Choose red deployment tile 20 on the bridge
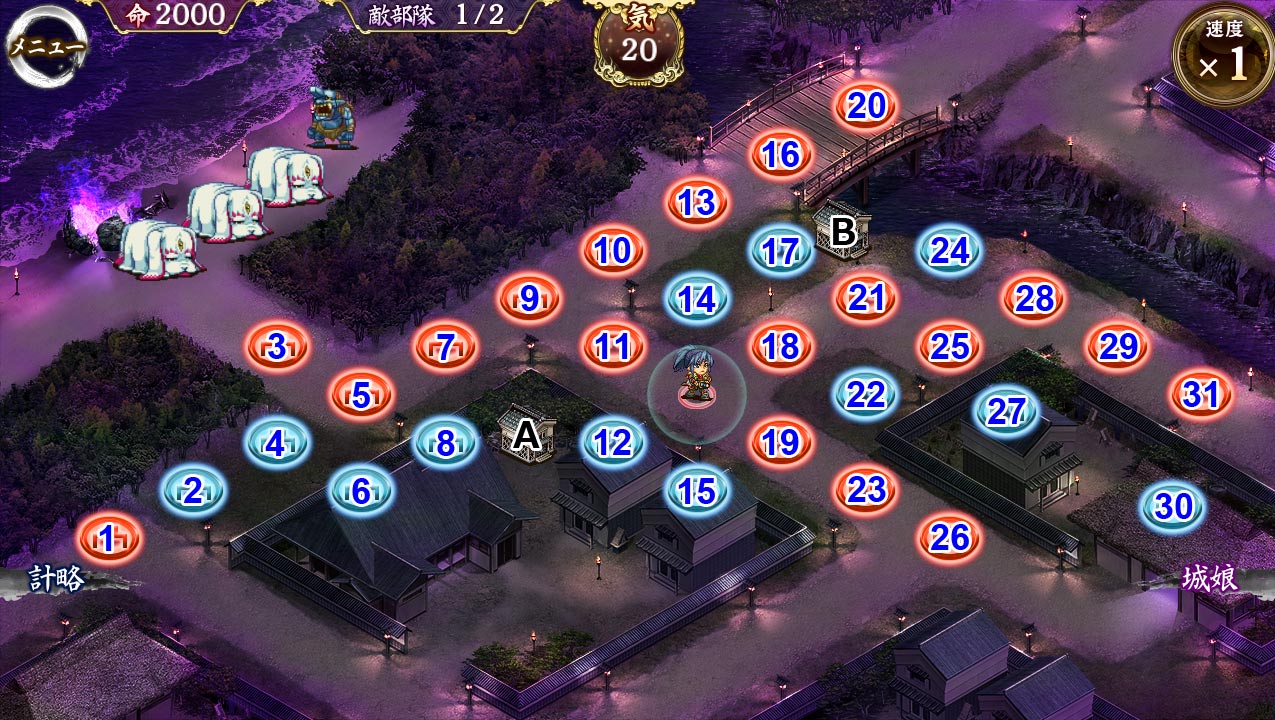This screenshot has height=720, width=1275. 865,107
